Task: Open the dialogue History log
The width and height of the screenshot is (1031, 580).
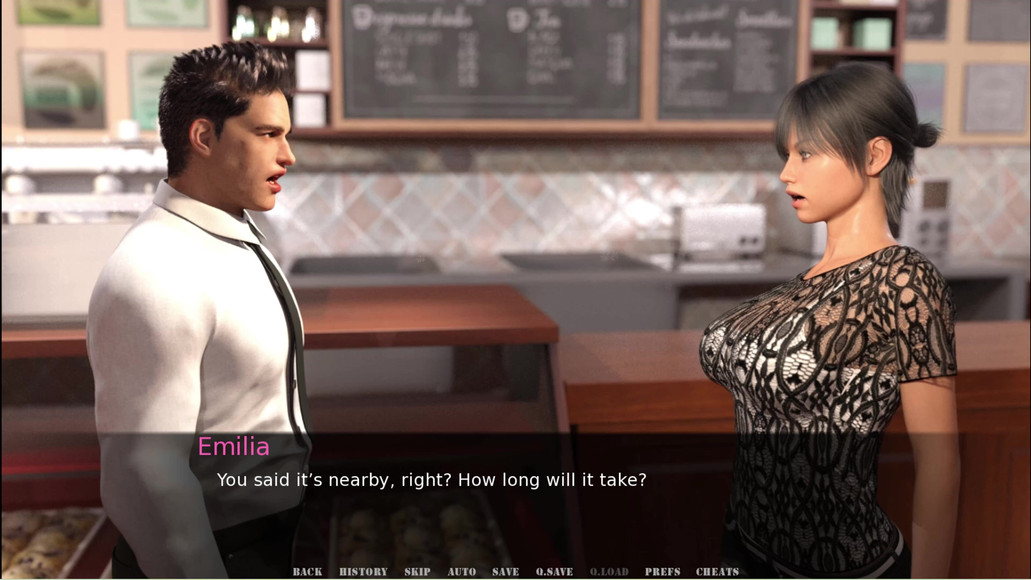Action: point(363,572)
